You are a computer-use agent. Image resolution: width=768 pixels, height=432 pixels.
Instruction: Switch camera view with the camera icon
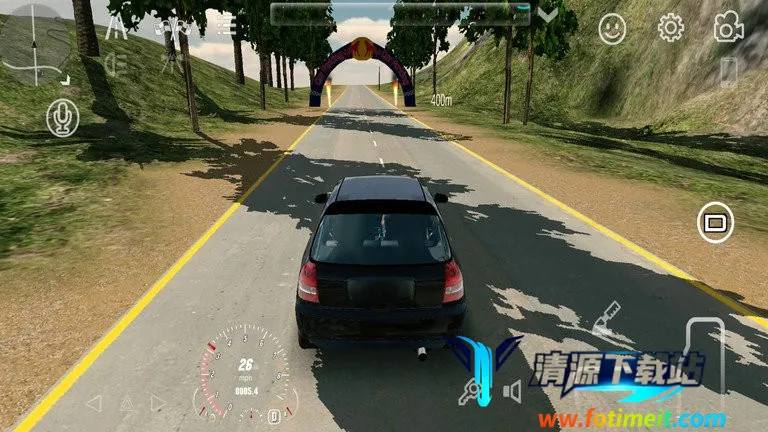coord(728,28)
